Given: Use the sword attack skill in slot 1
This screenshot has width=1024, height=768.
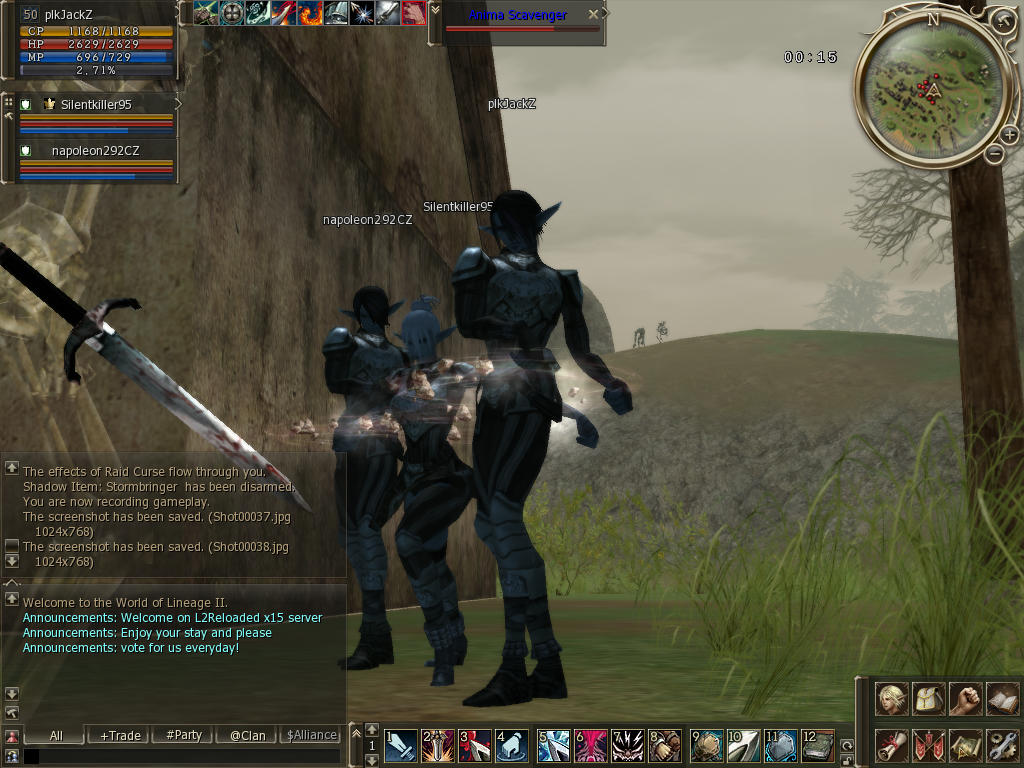Looking at the screenshot, I should click(402, 746).
